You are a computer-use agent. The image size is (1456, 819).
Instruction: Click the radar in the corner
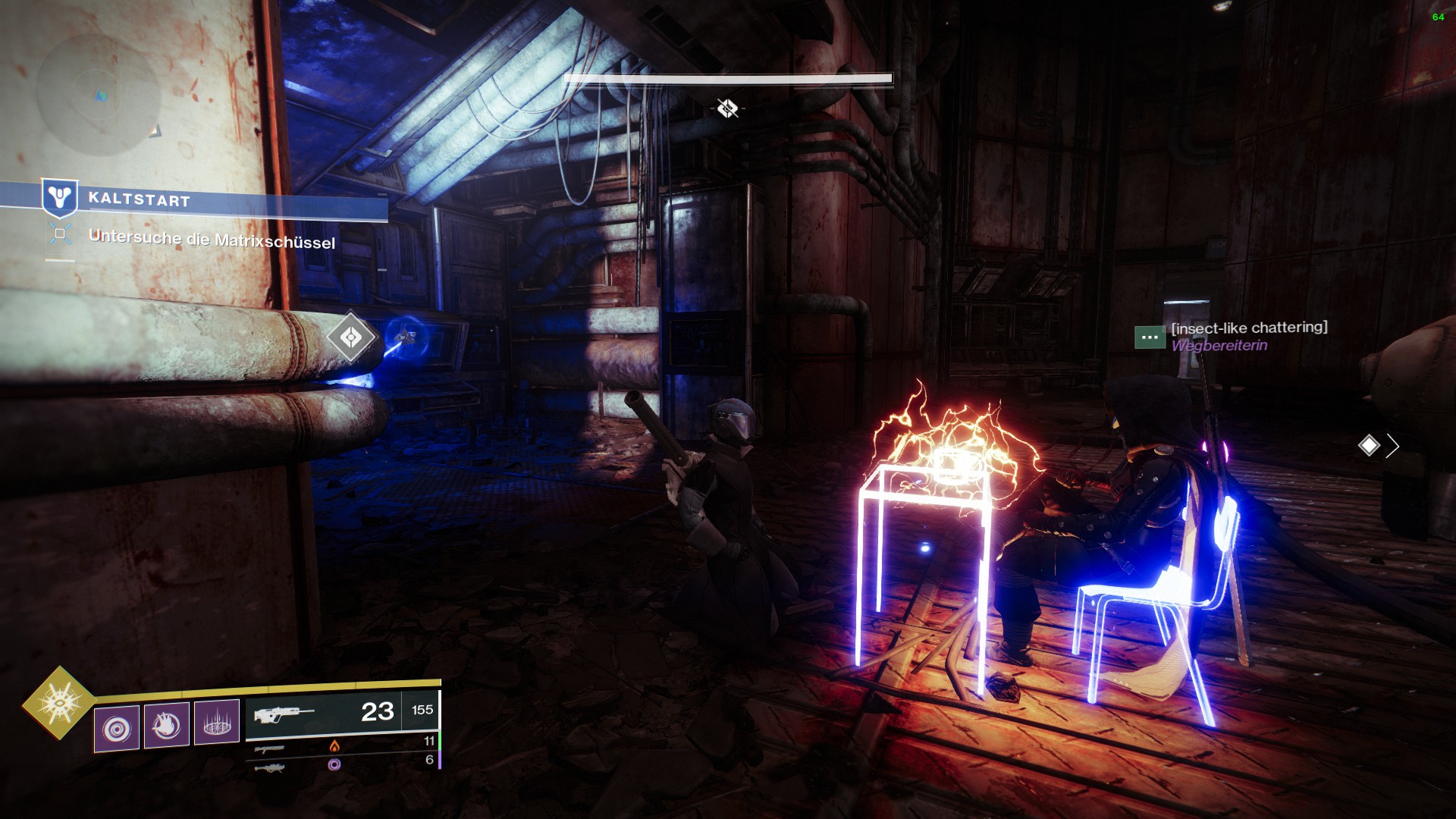tap(99, 95)
